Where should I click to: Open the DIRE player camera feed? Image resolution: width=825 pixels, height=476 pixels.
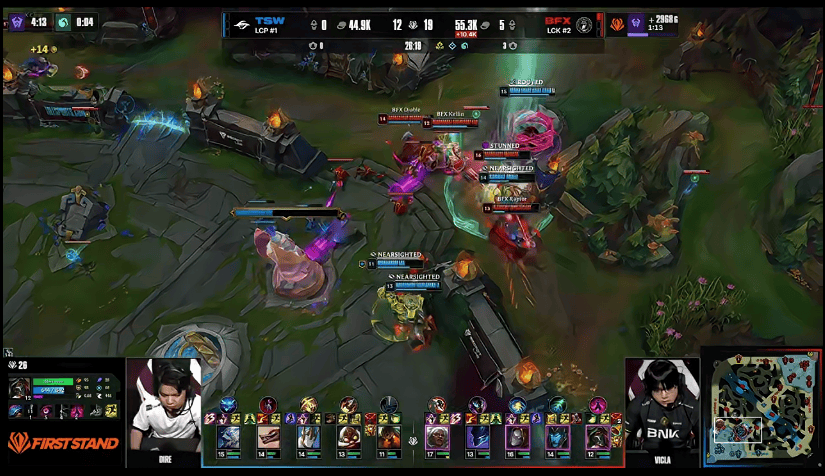[164, 409]
